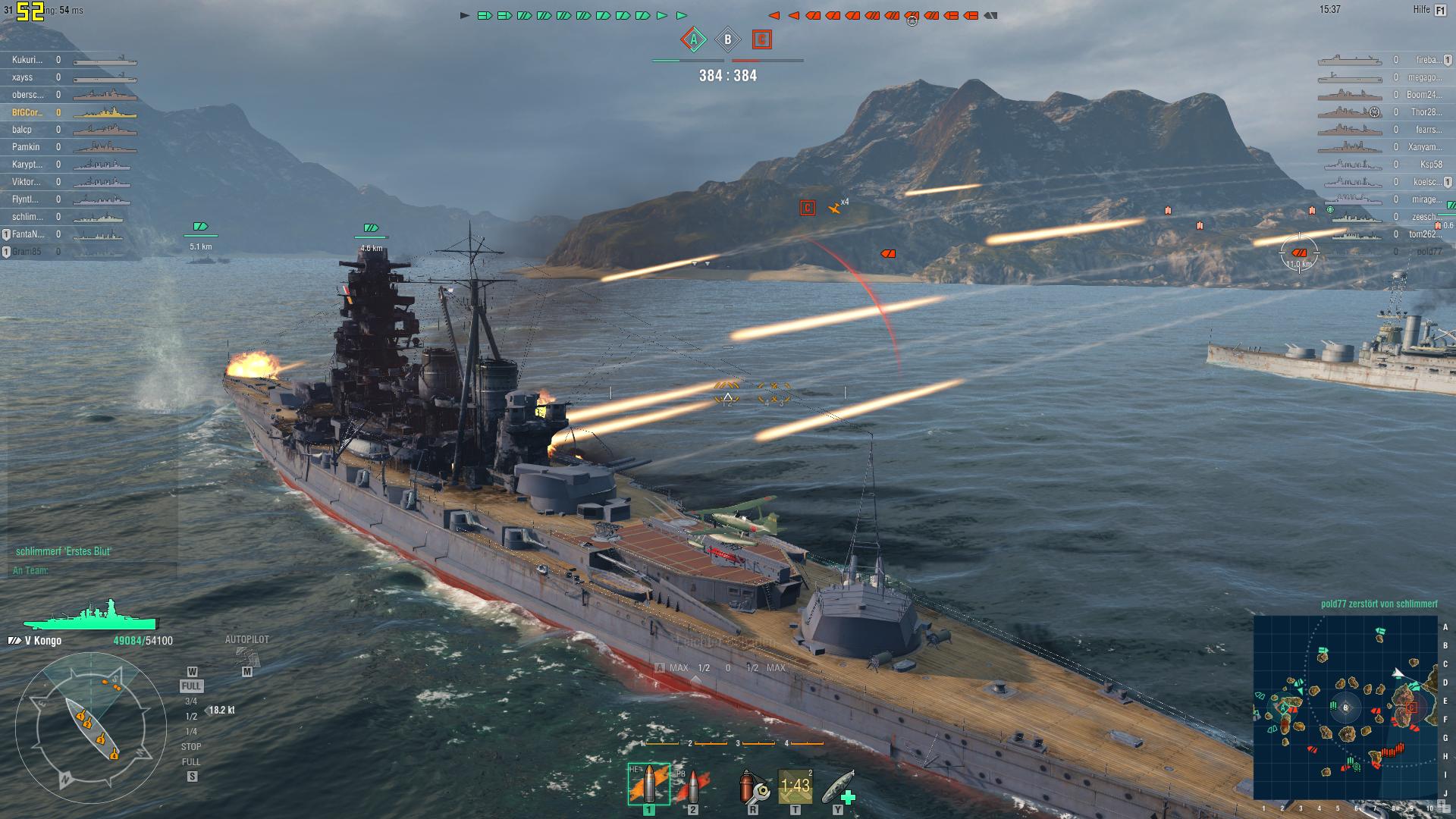Select teammate Pamkin in the team list
The width and height of the screenshot is (1456, 819).
tap(26, 147)
